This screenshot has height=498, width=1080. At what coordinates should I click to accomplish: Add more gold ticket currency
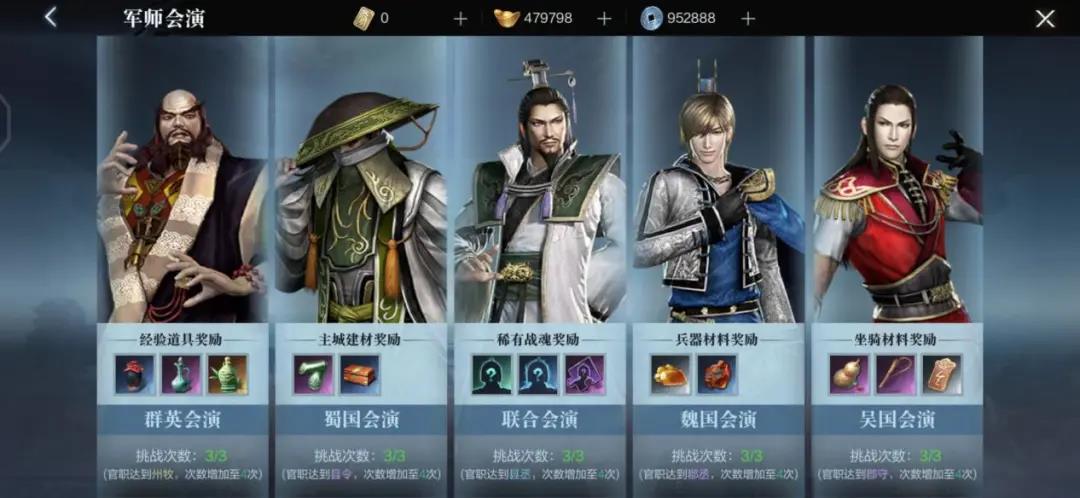460,18
